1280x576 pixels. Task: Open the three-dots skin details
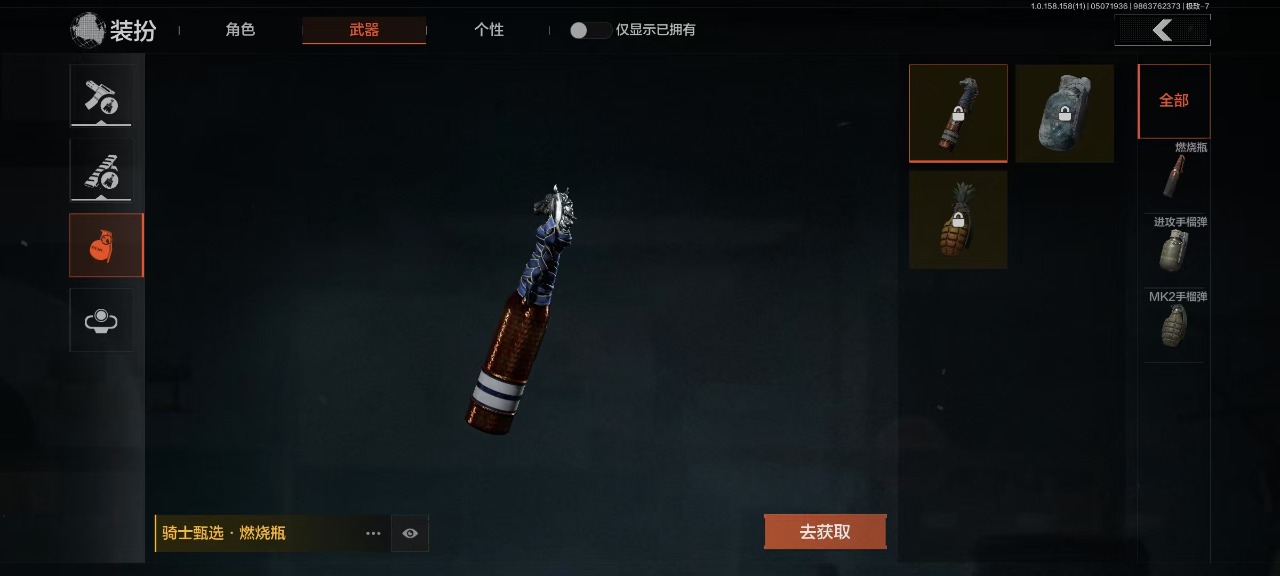click(373, 533)
